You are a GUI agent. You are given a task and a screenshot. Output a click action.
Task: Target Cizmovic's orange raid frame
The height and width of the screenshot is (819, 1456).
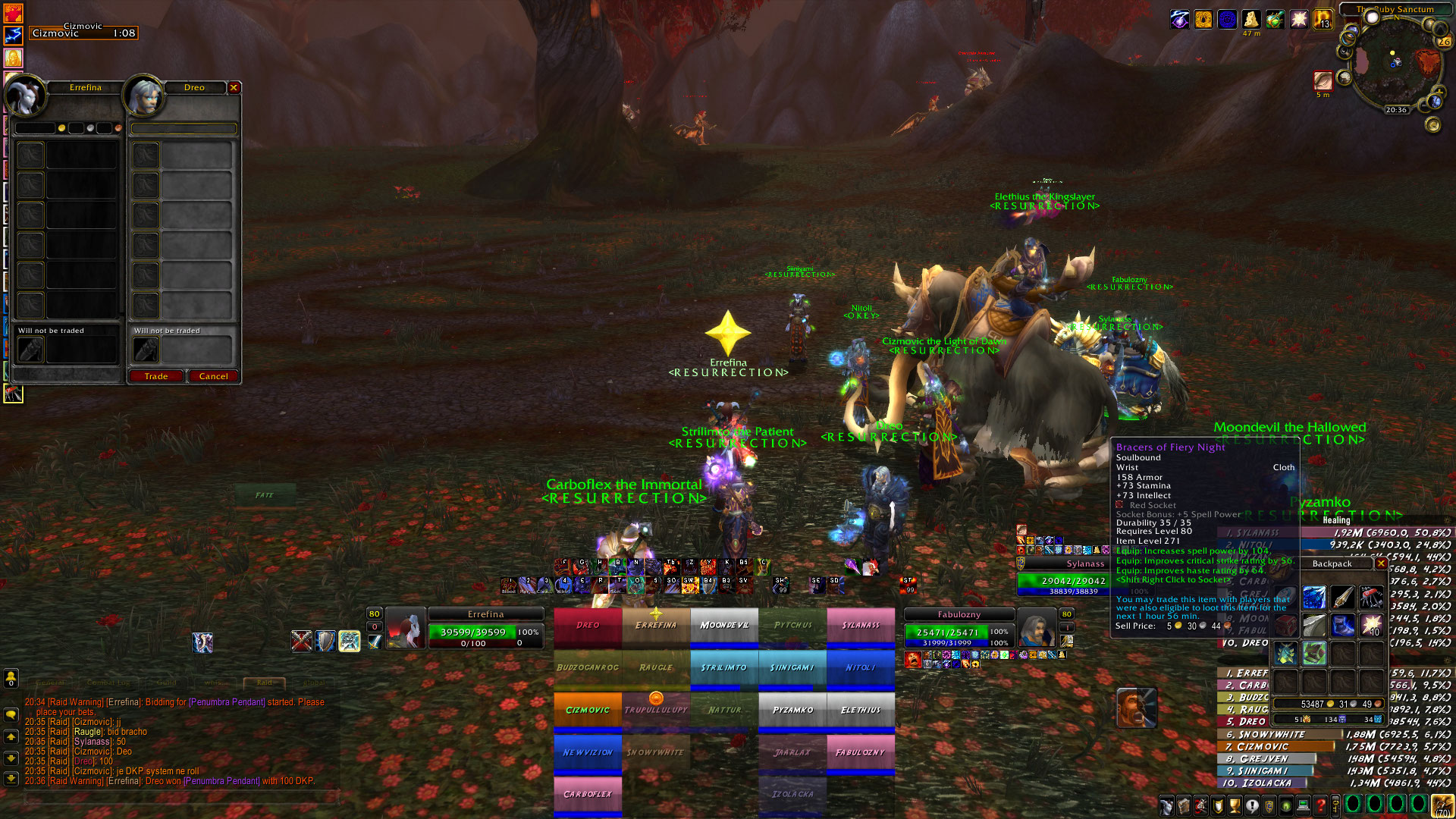[x=588, y=711]
